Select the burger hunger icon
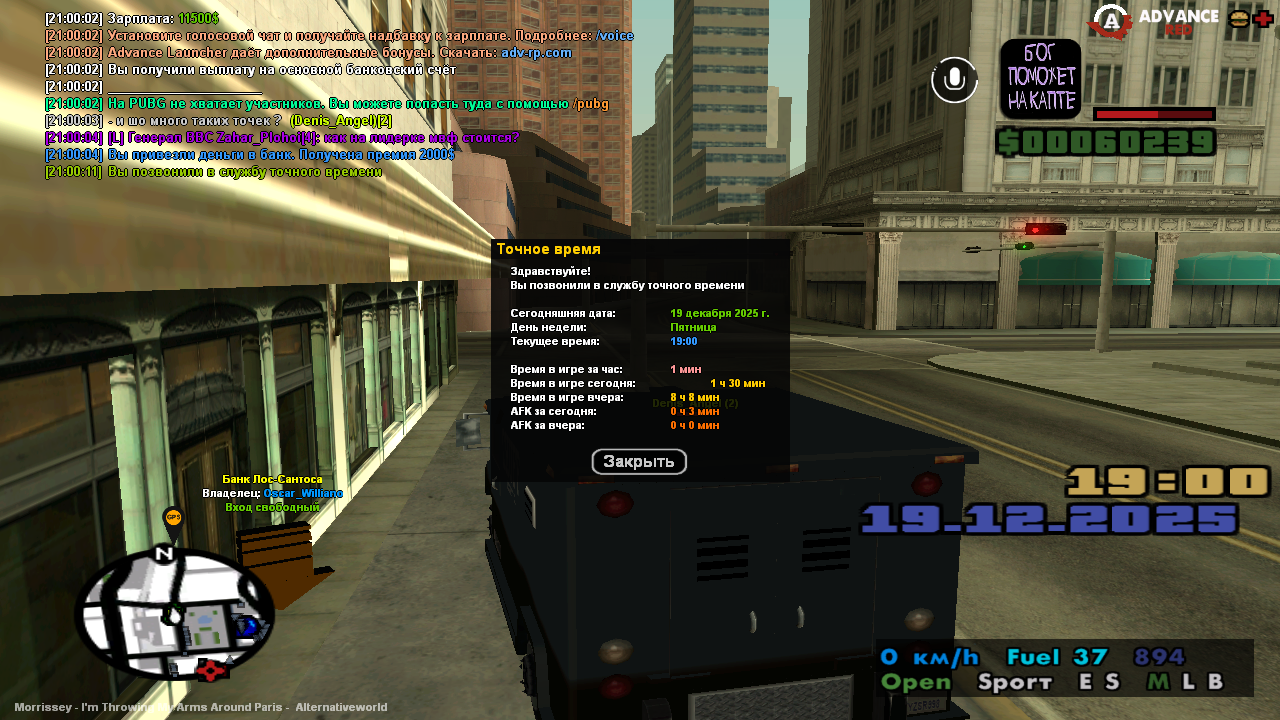1280x720 pixels. coord(1239,19)
